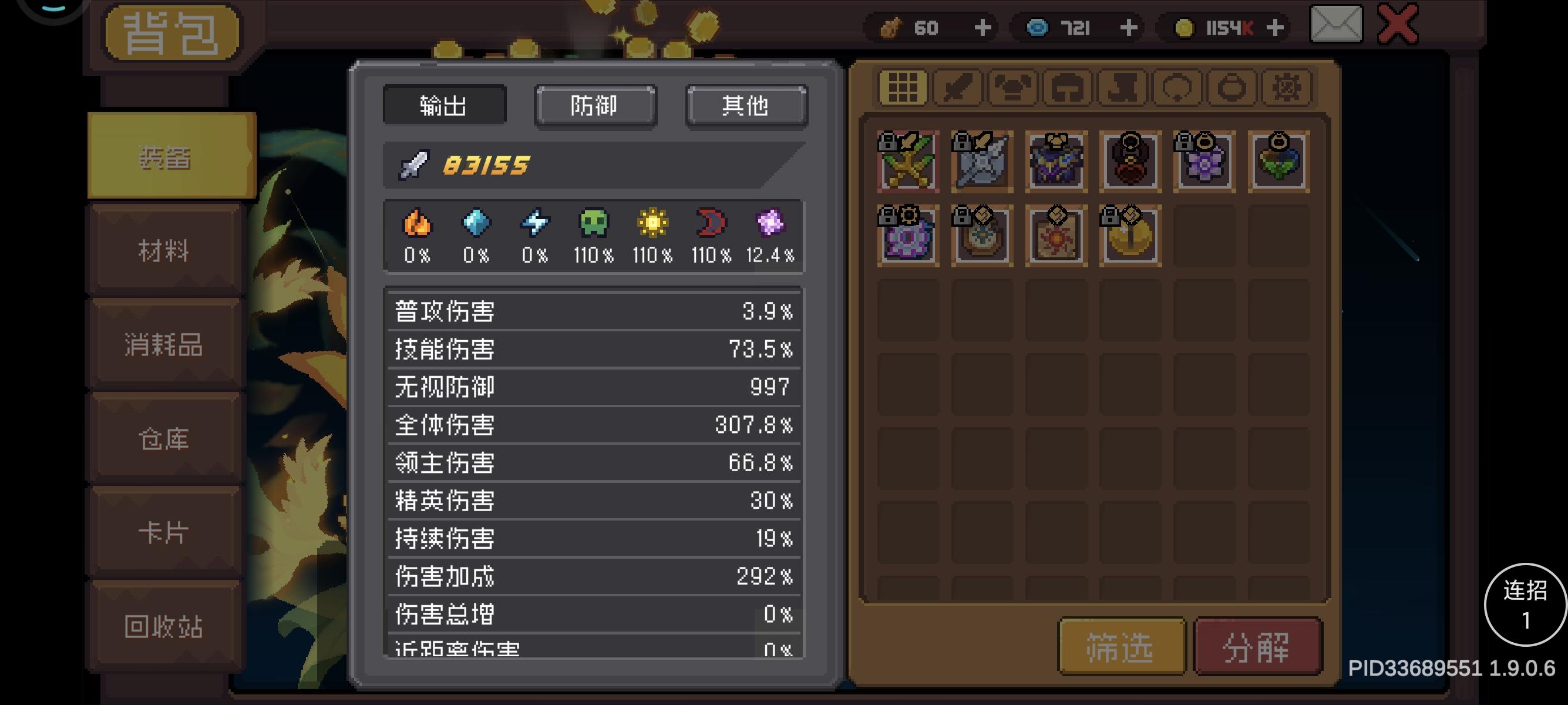Select the weapon filter icon in inventory

[957, 87]
